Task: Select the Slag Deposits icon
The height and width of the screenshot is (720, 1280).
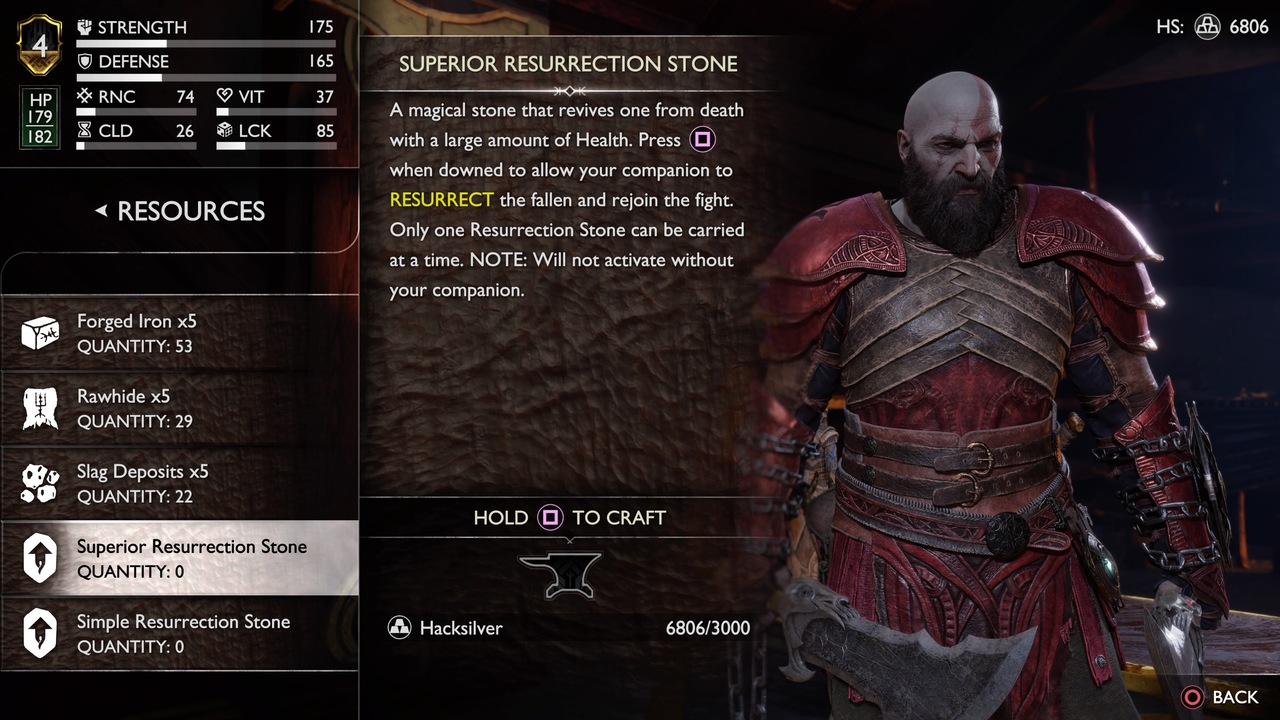Action: pos(40,483)
